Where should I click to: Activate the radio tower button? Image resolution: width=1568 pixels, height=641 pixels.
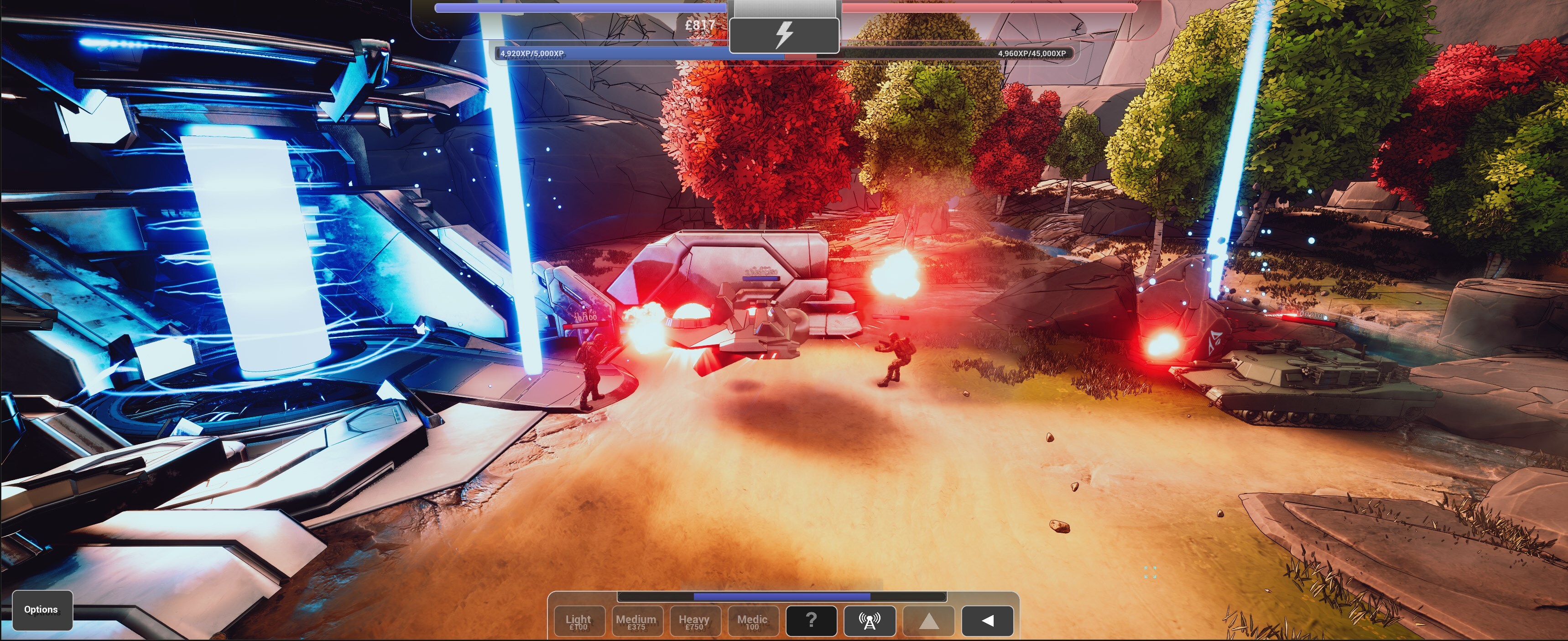coord(869,620)
